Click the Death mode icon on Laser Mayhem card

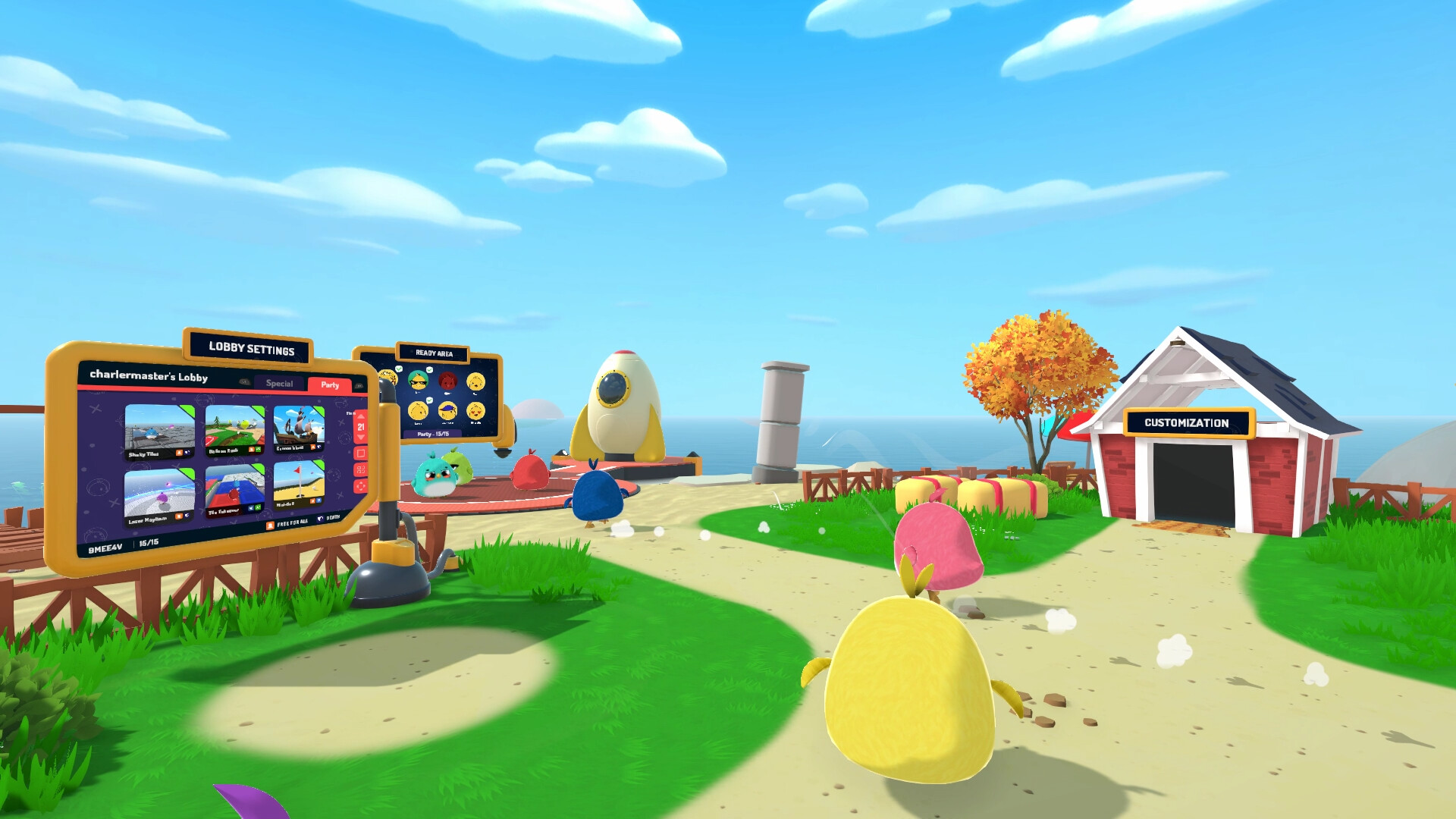point(187,516)
